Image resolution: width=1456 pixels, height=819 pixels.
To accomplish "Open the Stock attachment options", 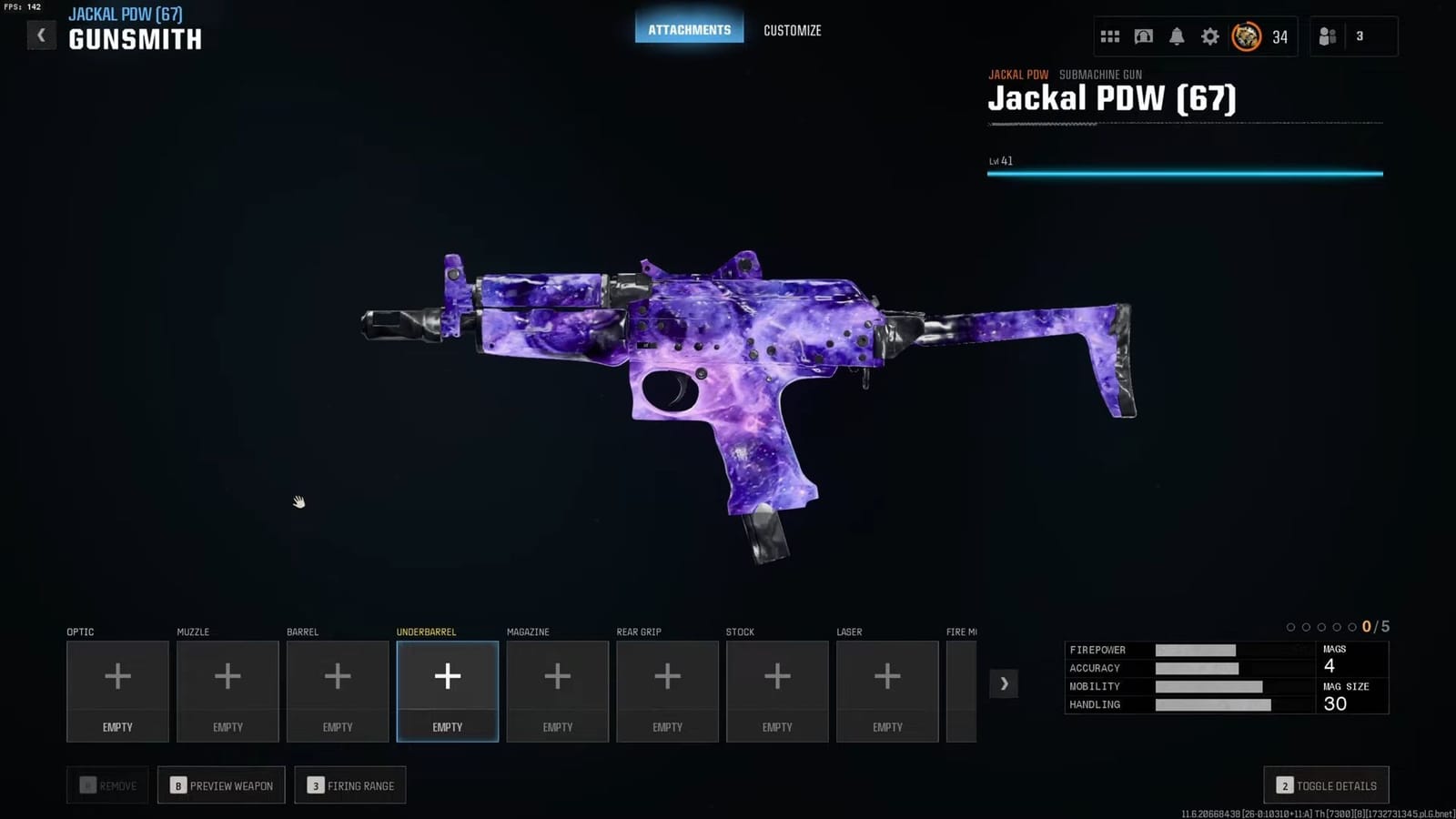I will [777, 690].
